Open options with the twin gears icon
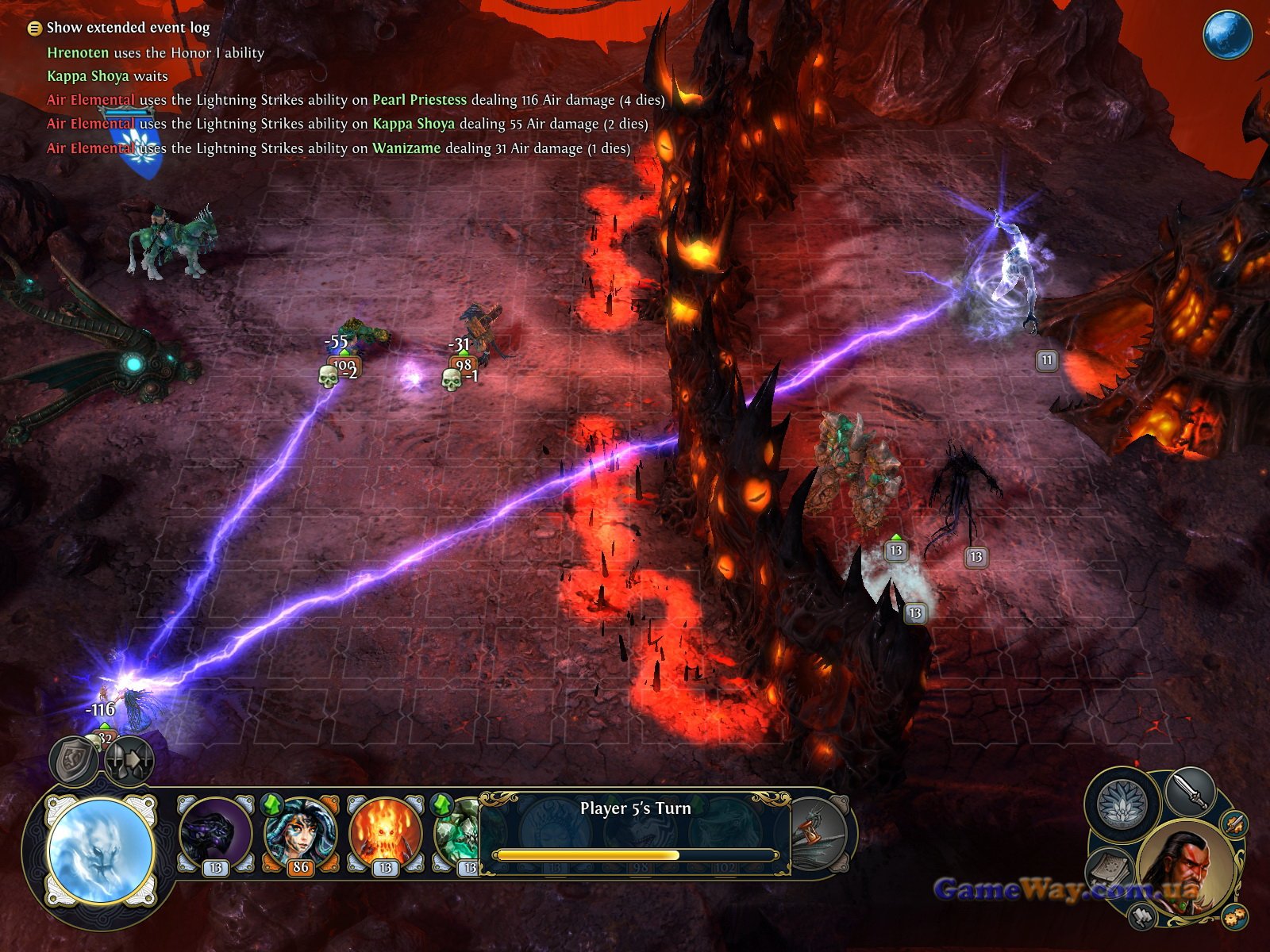 (x=1234, y=917)
